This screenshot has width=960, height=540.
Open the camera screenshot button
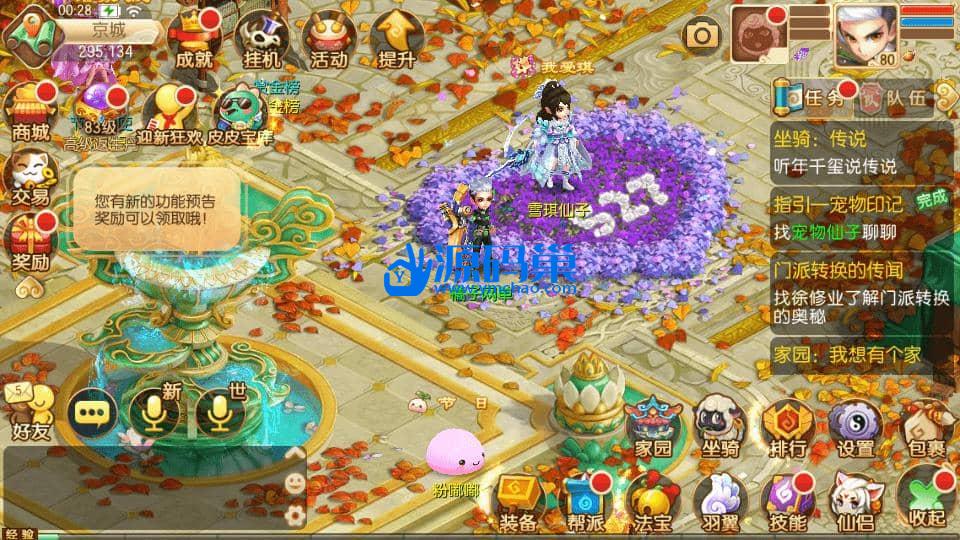[x=701, y=36]
